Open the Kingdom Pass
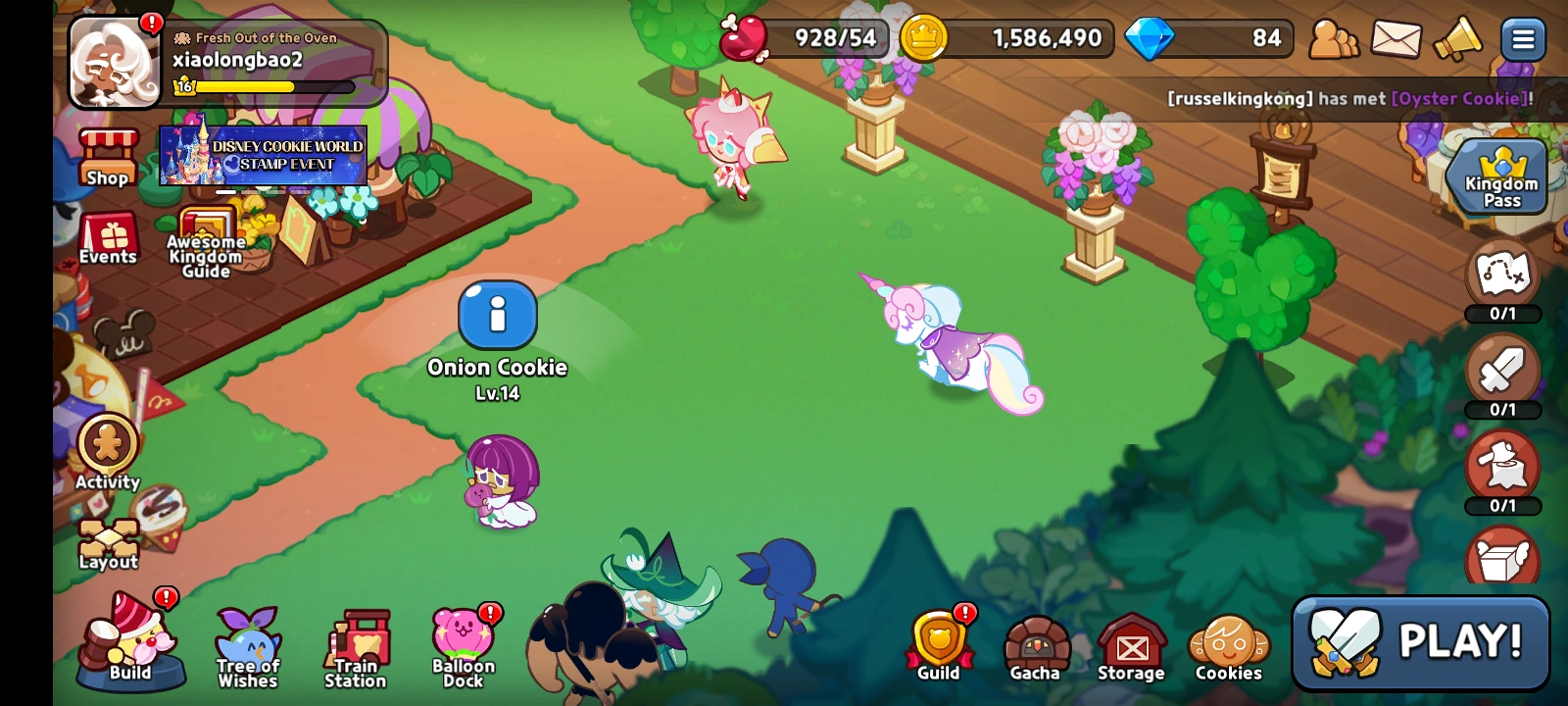 pyautogui.click(x=1497, y=176)
